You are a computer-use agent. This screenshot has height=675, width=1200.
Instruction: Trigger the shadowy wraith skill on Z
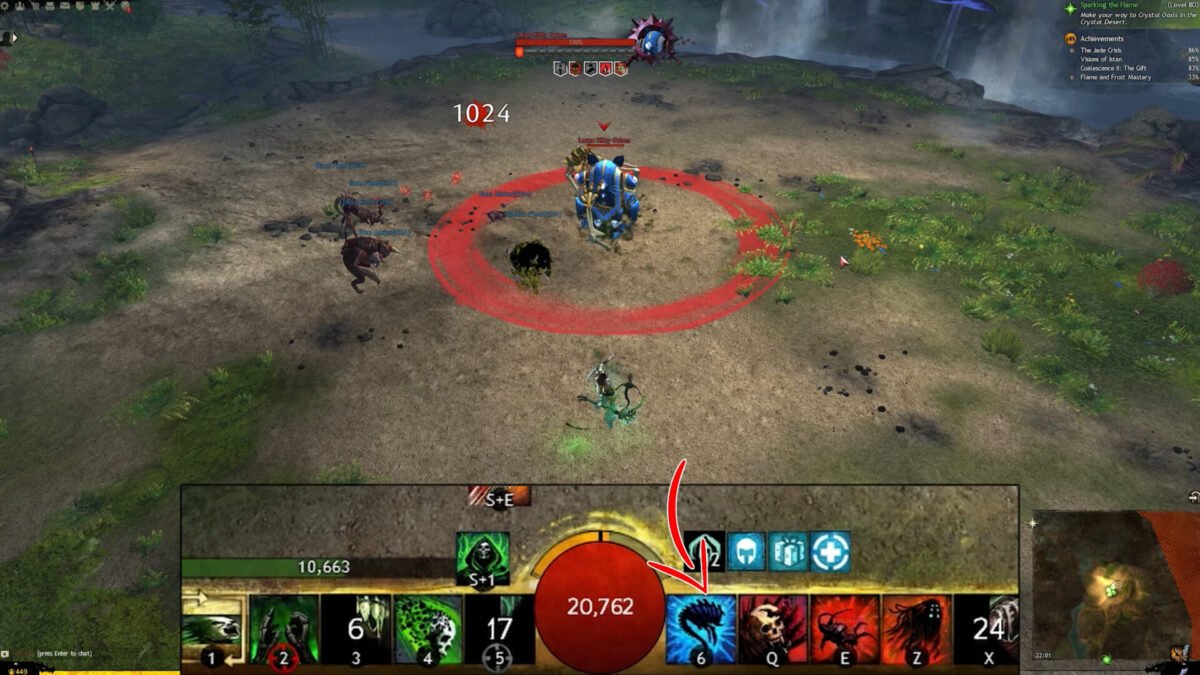pos(916,628)
